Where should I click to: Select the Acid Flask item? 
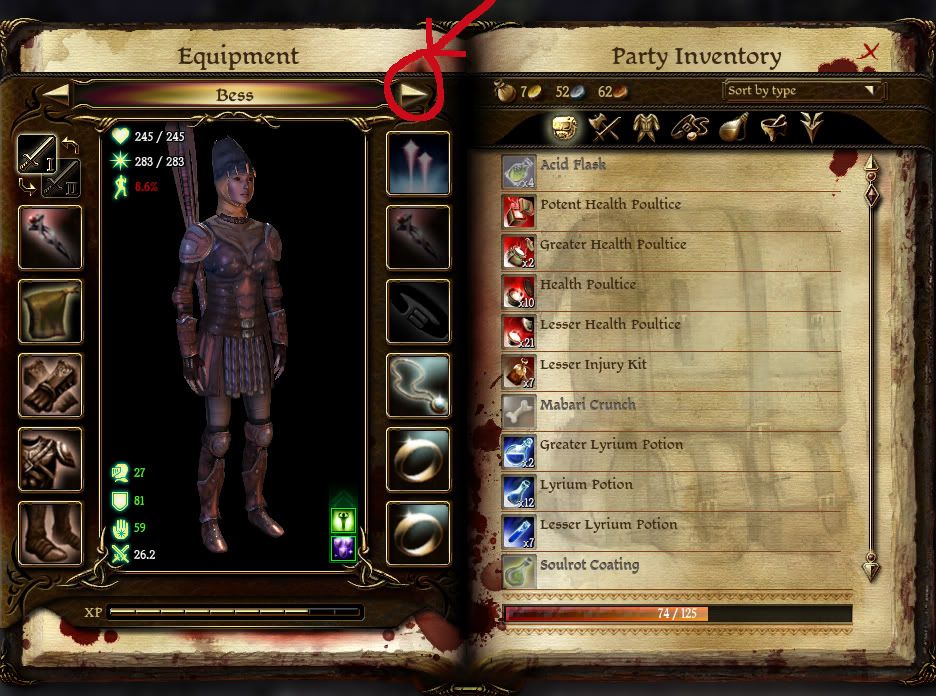pyautogui.click(x=573, y=165)
